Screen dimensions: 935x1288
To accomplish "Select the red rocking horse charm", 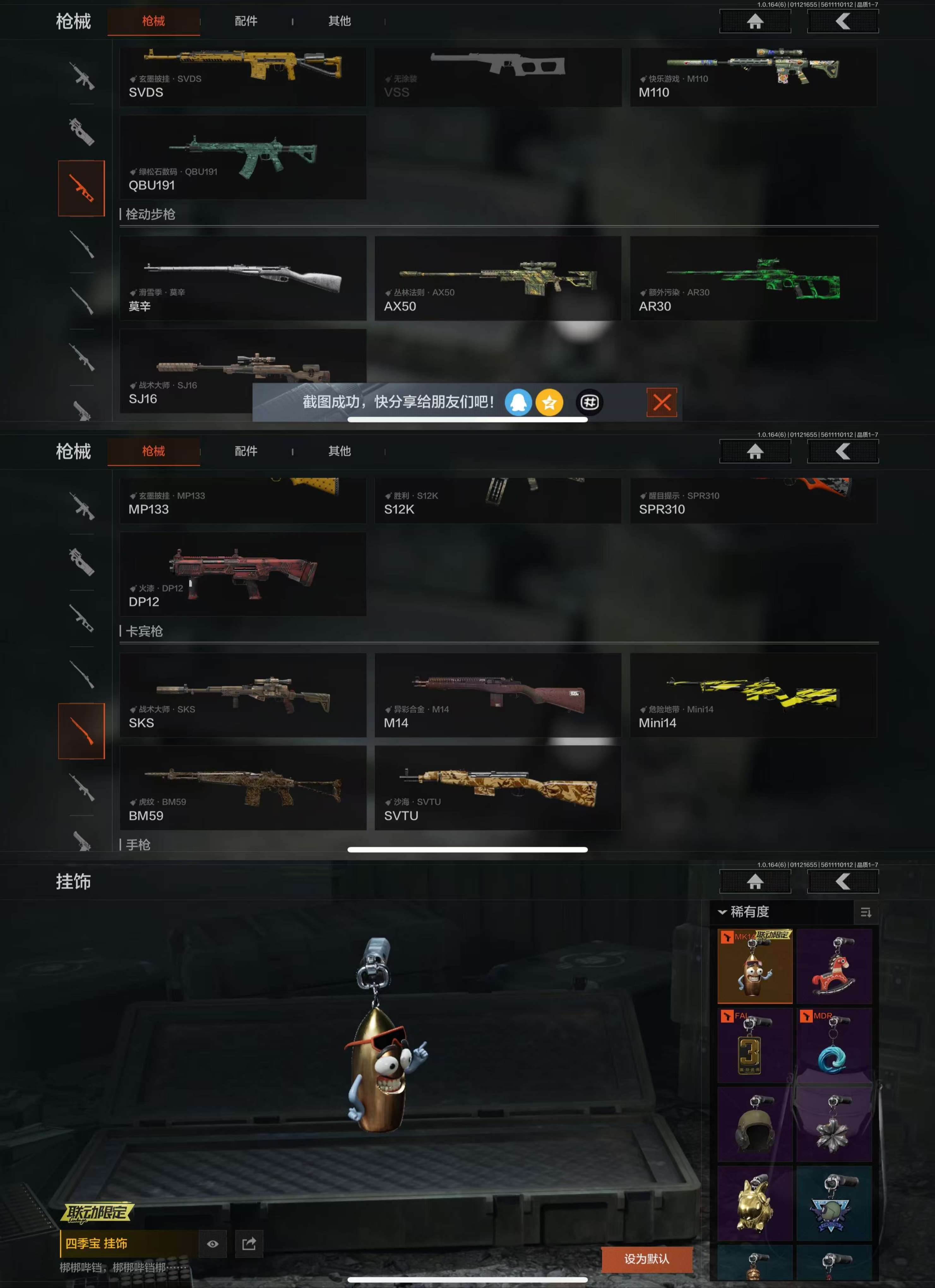I will [x=833, y=966].
